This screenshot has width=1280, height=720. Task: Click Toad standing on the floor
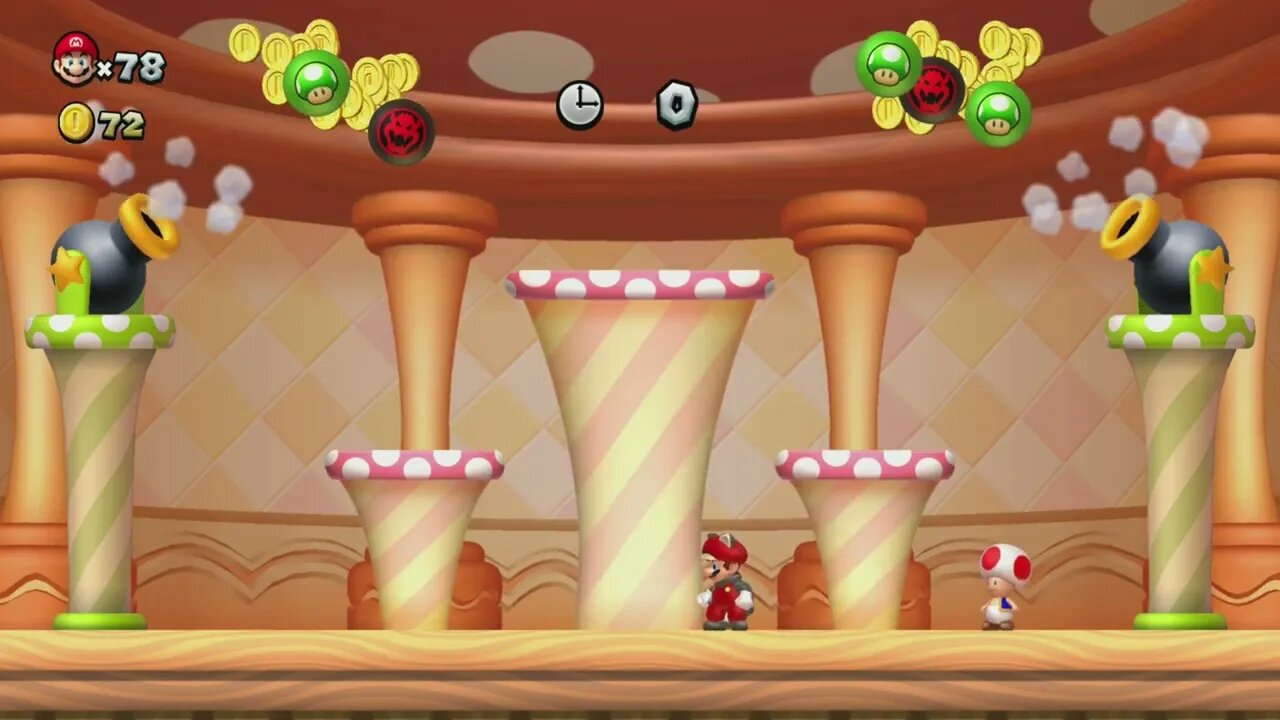[x=997, y=585]
